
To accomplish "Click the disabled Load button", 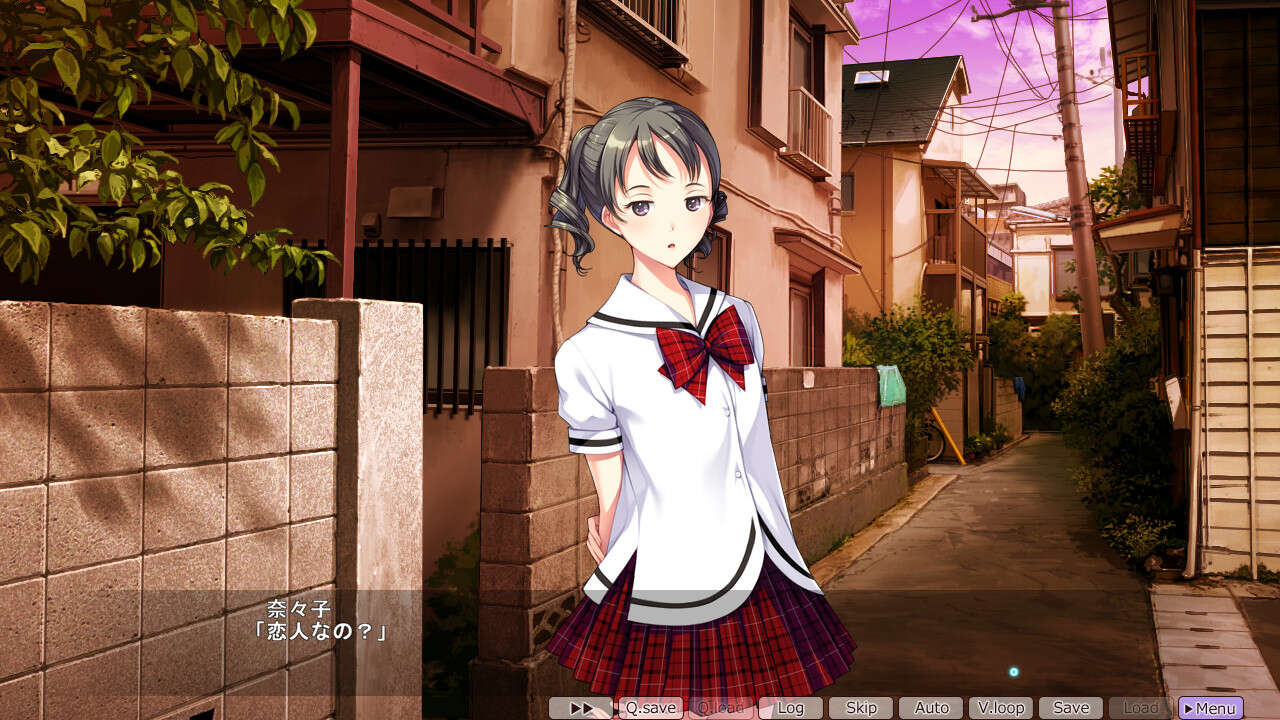I will pos(1139,707).
